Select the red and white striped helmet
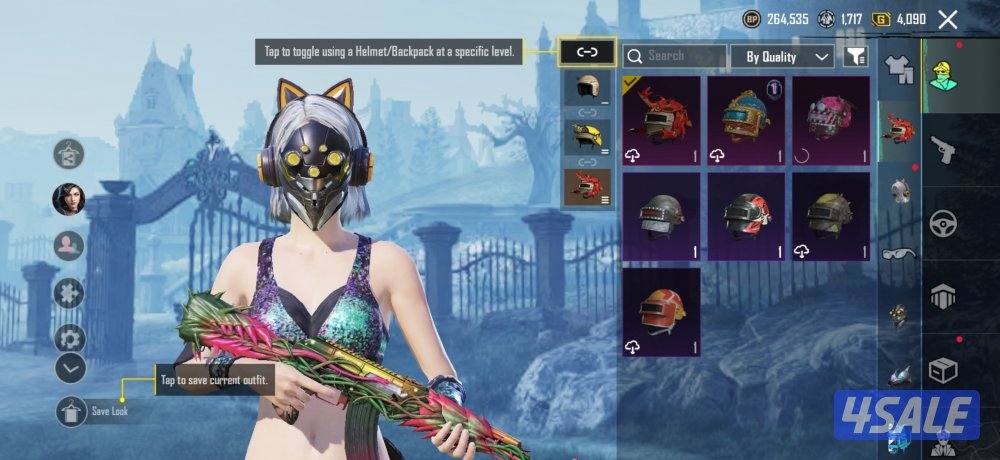Screen dimensions: 1000x460 pyautogui.click(x=746, y=215)
